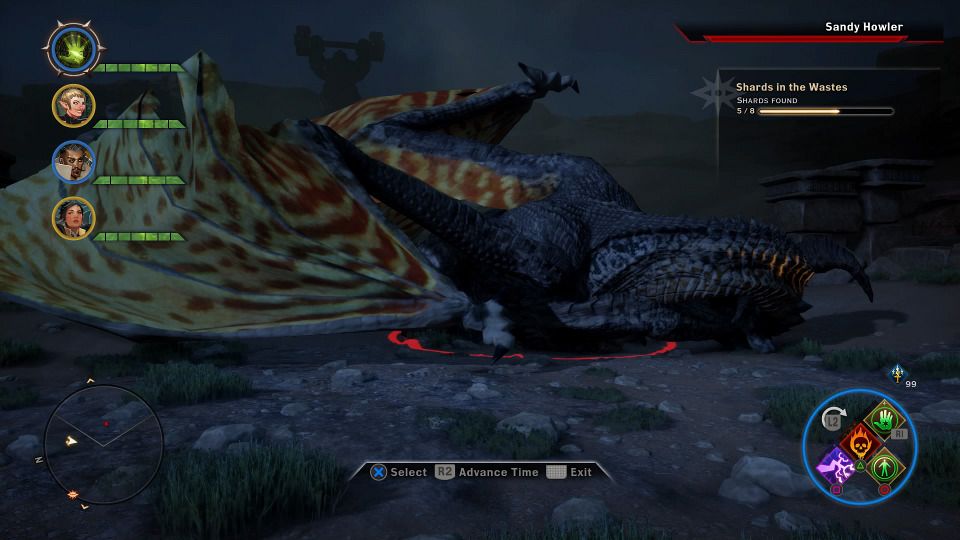The height and width of the screenshot is (540, 960).
Task: Select the mustached mage party member portrait
Action: click(73, 161)
